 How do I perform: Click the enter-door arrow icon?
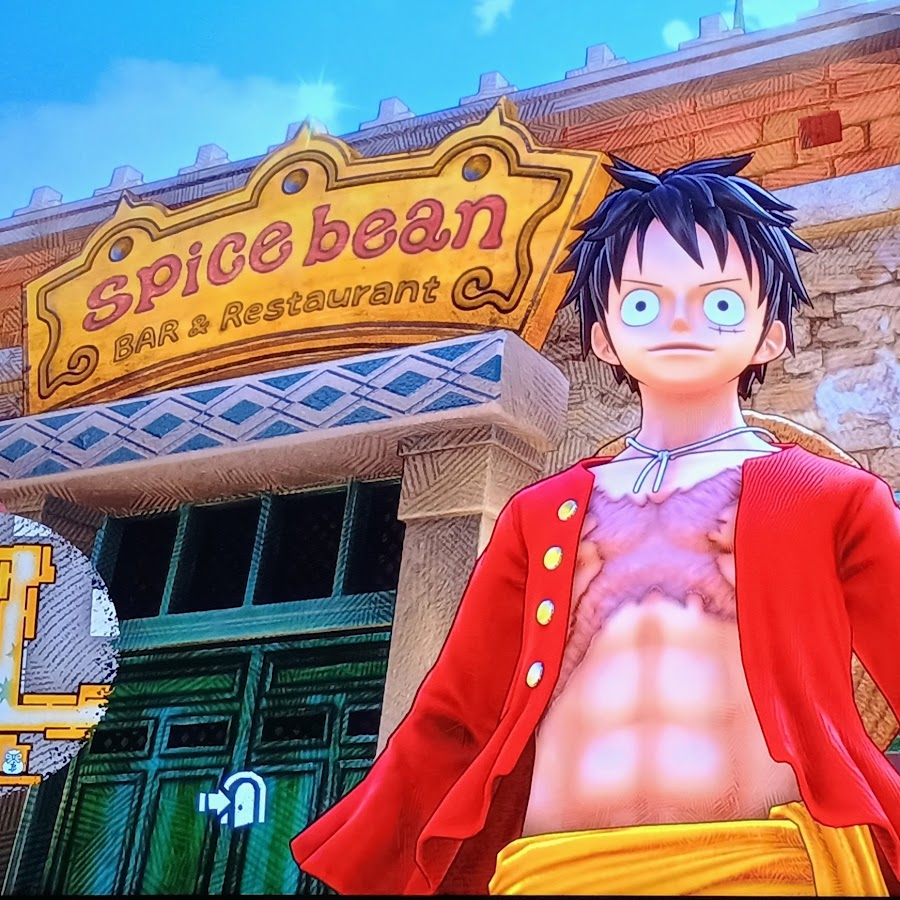(x=233, y=799)
